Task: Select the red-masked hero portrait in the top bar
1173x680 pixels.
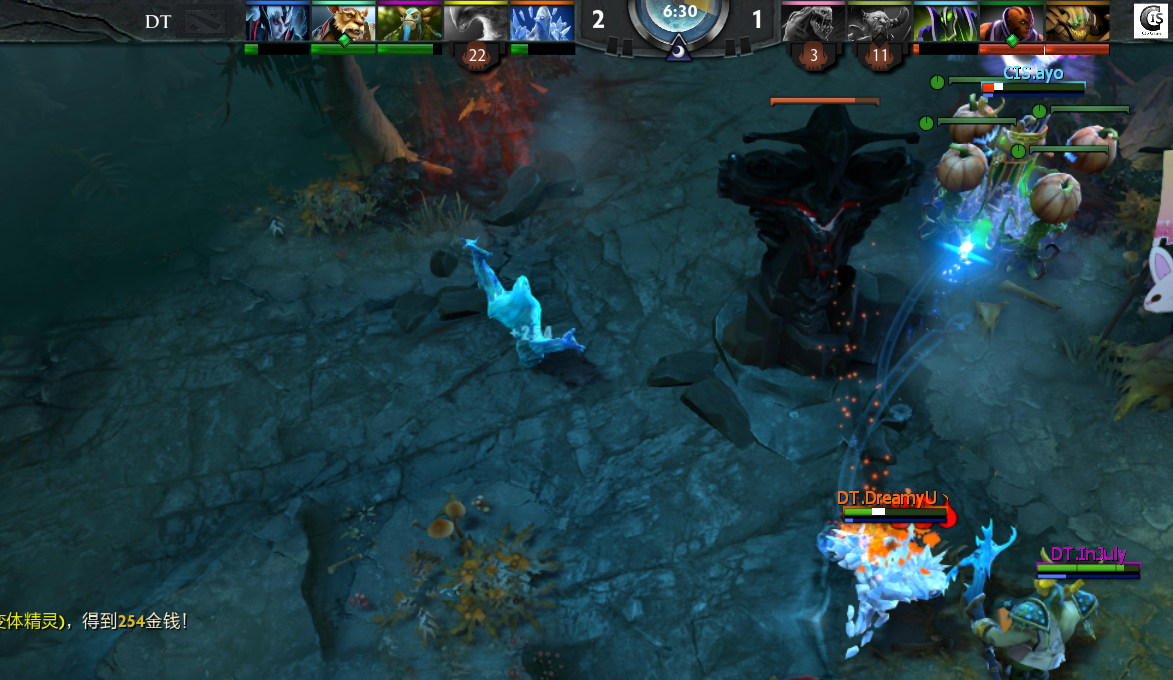Action: click(x=1011, y=22)
